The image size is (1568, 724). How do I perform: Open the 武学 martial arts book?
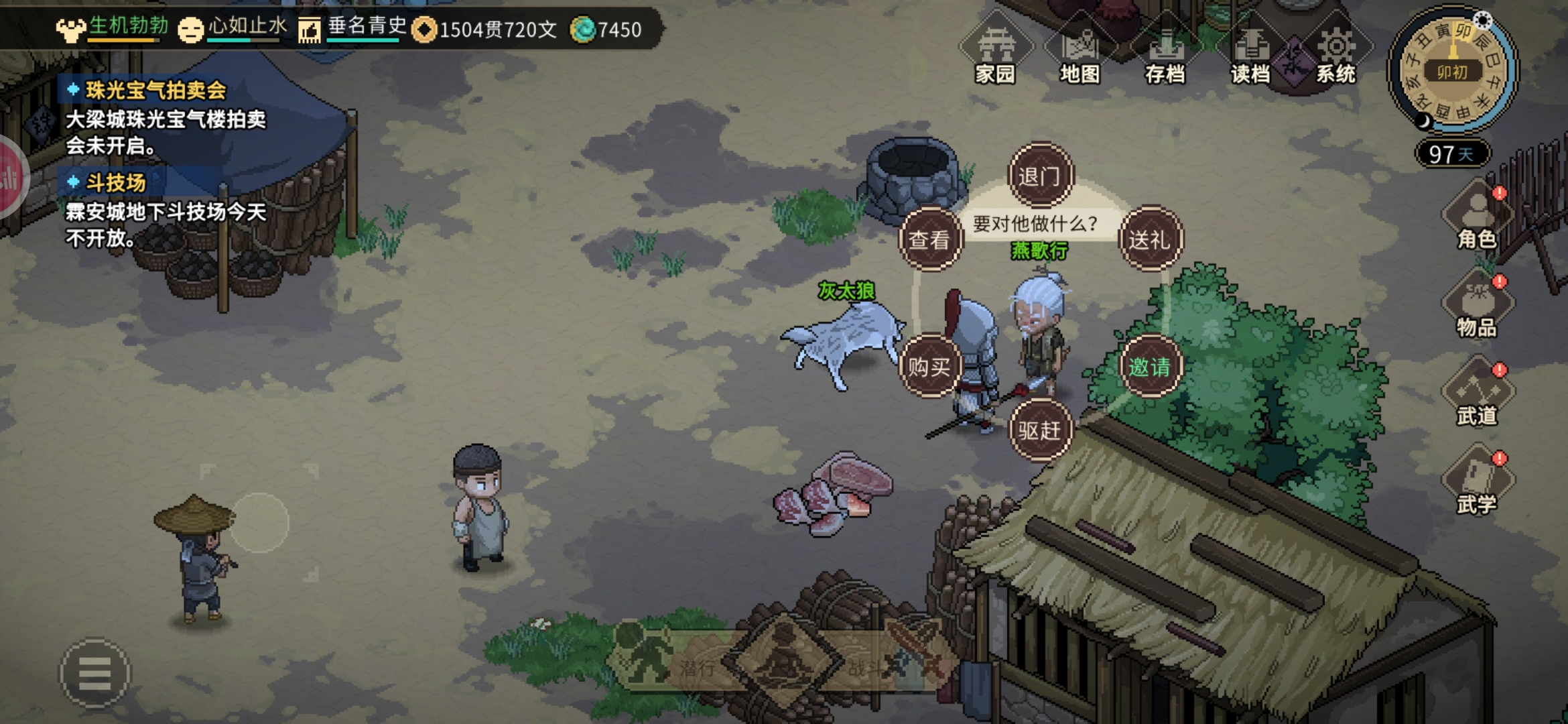click(1477, 485)
